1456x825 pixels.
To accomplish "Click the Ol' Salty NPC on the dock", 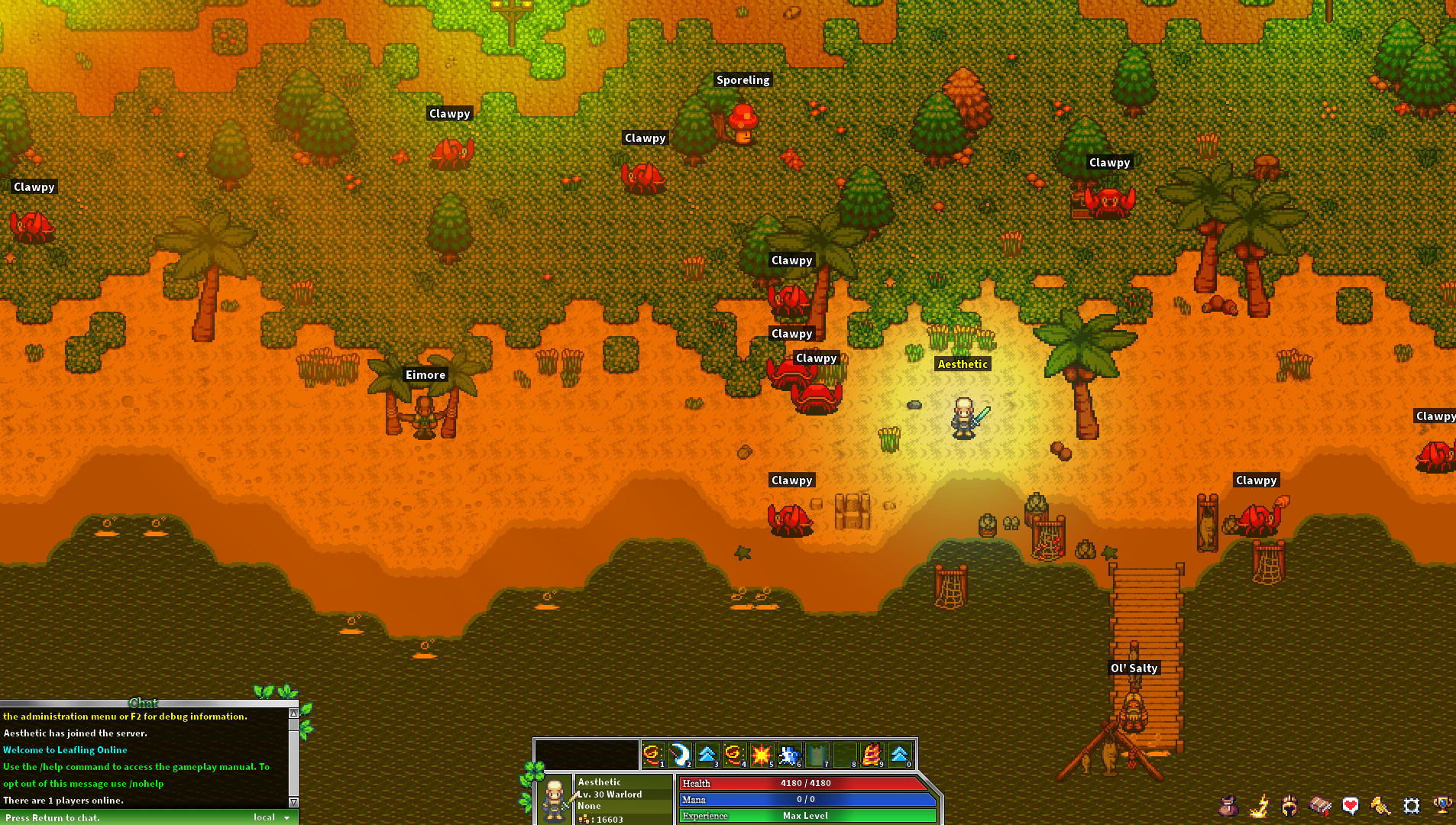I will pyautogui.click(x=1134, y=714).
